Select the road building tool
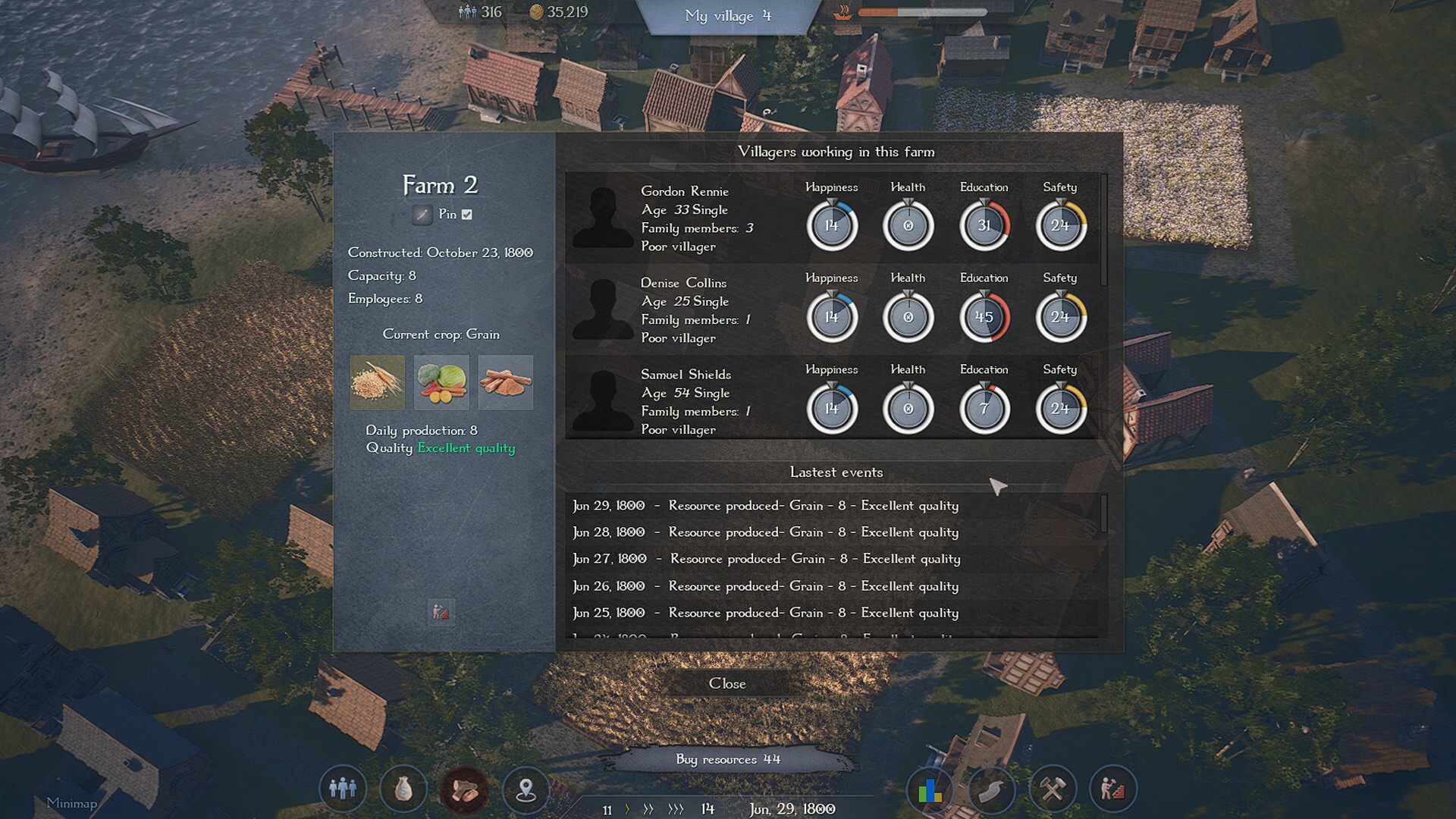This screenshot has width=1456, height=819. click(x=991, y=790)
